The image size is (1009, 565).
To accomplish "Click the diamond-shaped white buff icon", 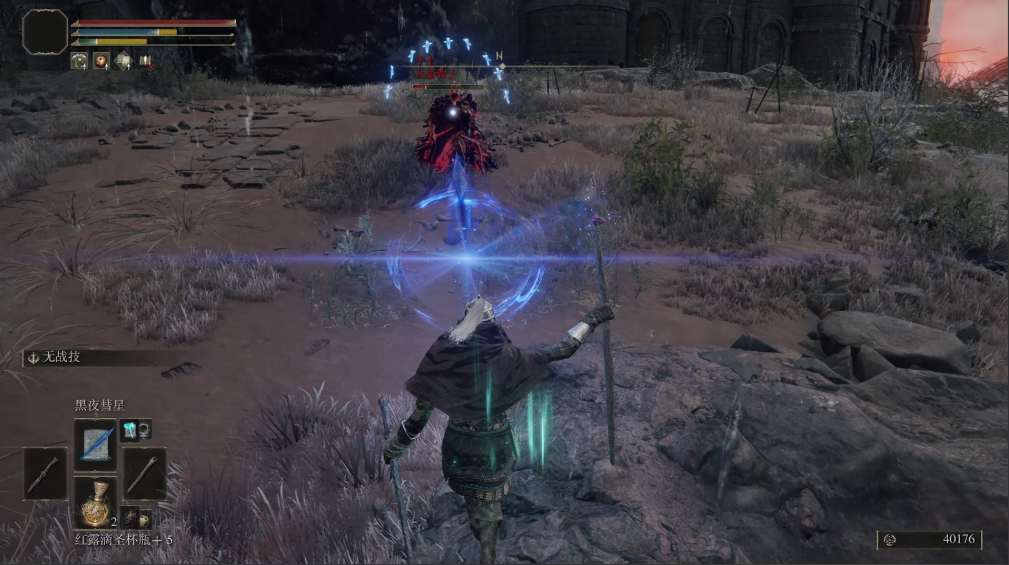I will (123, 61).
